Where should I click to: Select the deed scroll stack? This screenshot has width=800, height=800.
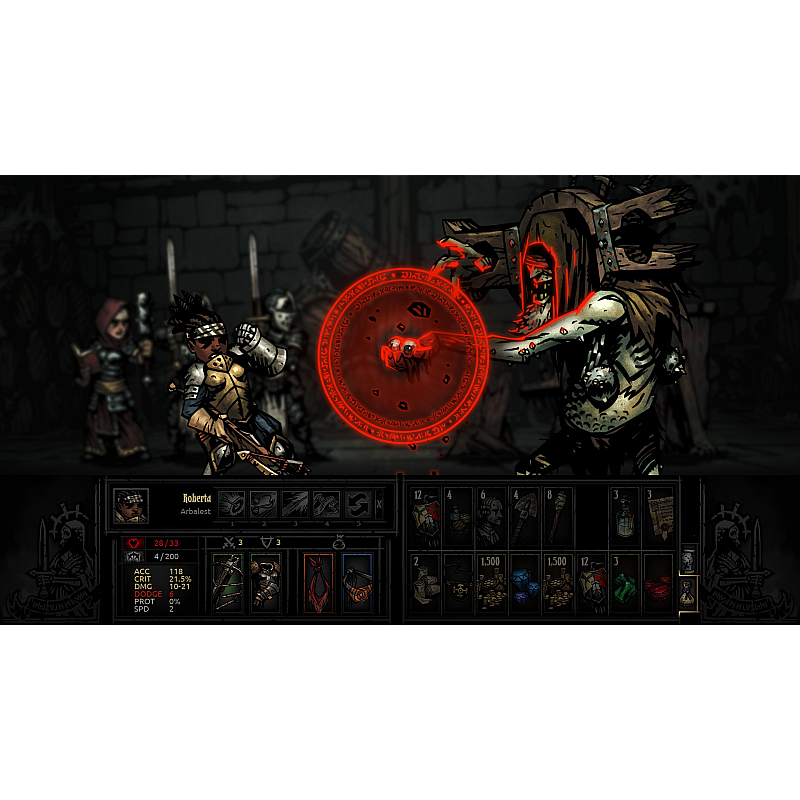[658, 516]
